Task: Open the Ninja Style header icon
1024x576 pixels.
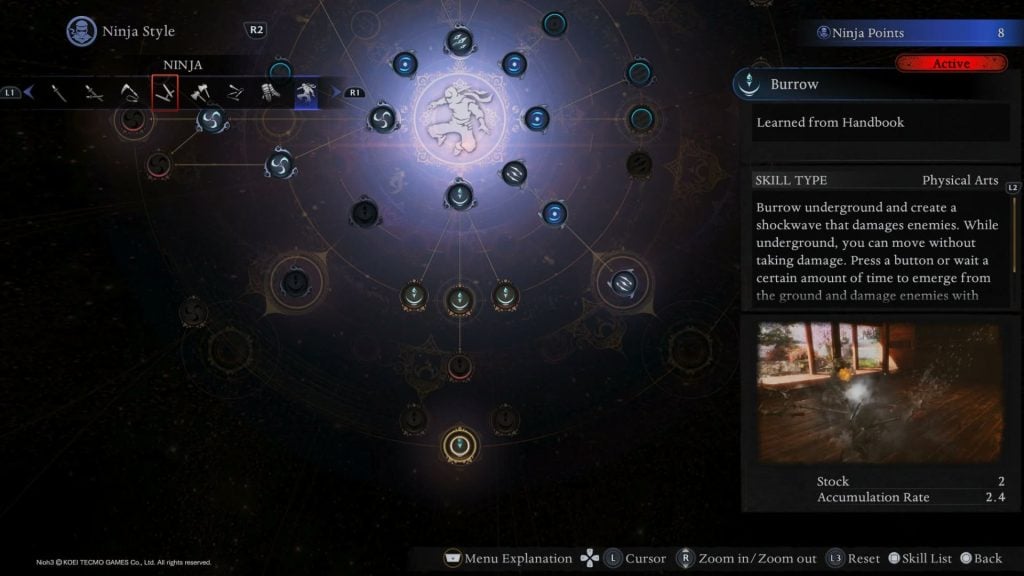Action: click(82, 31)
